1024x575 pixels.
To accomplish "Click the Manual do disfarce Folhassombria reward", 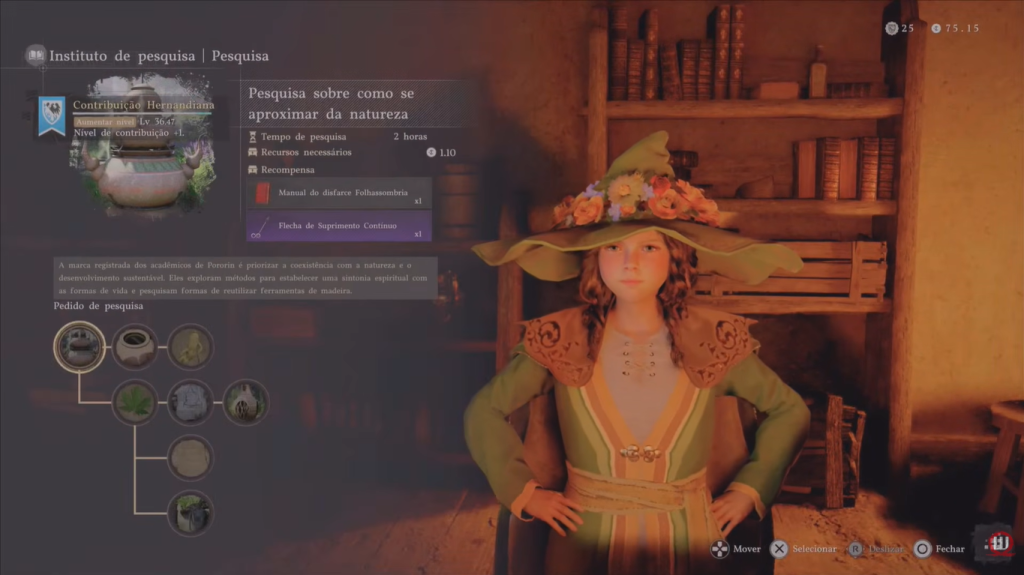I will click(340, 193).
